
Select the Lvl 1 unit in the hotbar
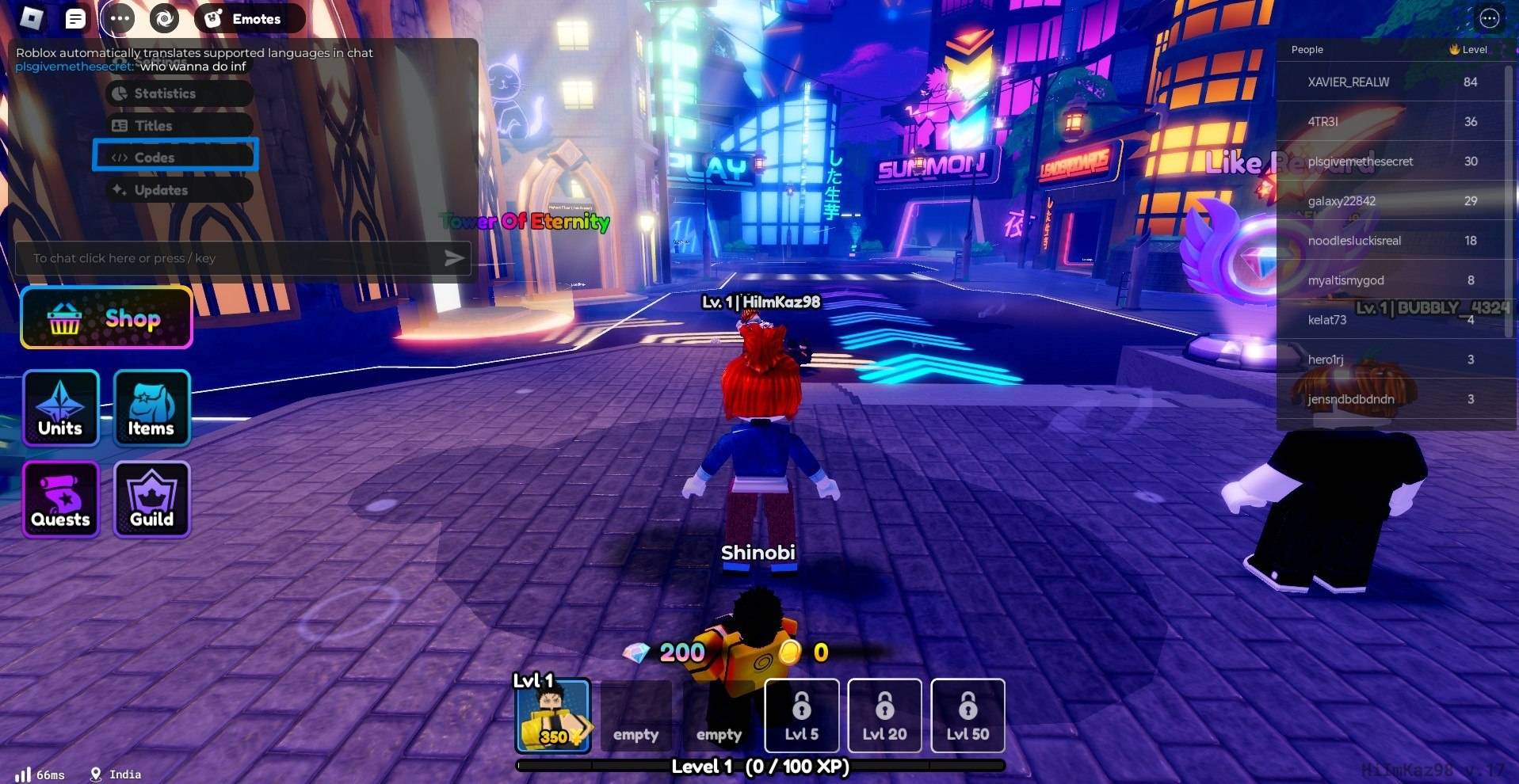point(553,716)
